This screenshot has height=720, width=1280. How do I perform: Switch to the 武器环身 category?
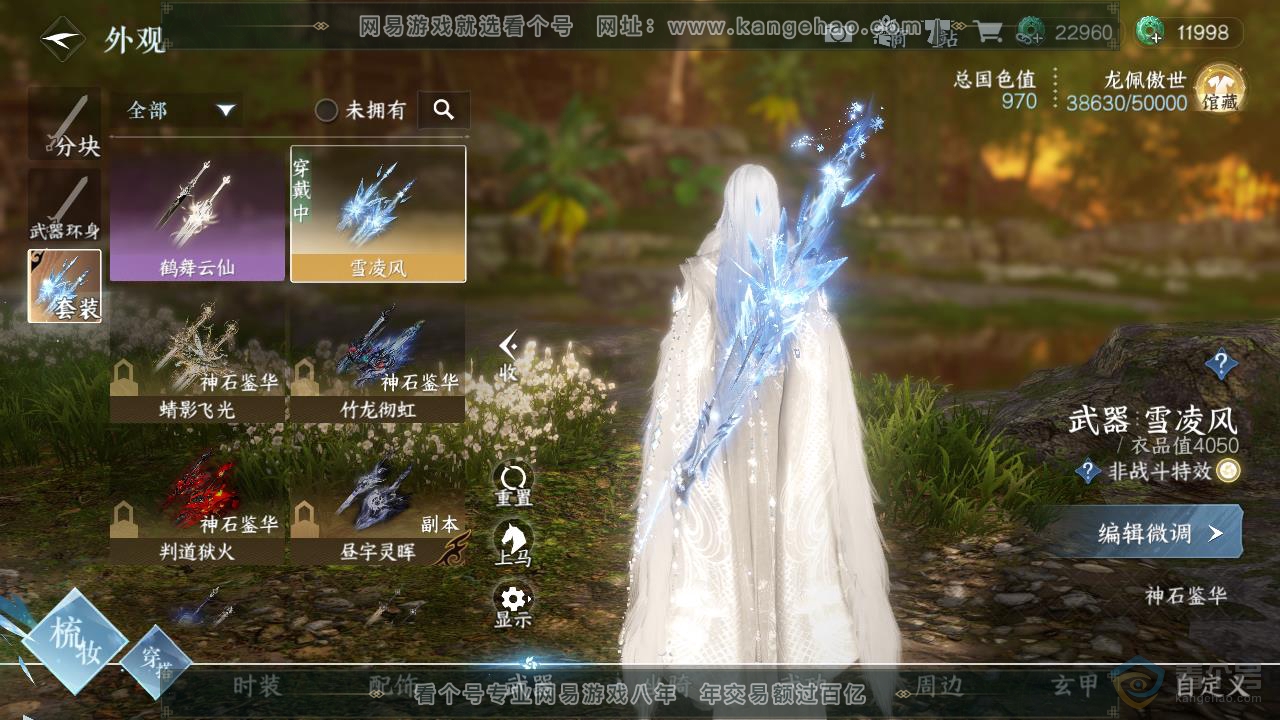[65, 208]
